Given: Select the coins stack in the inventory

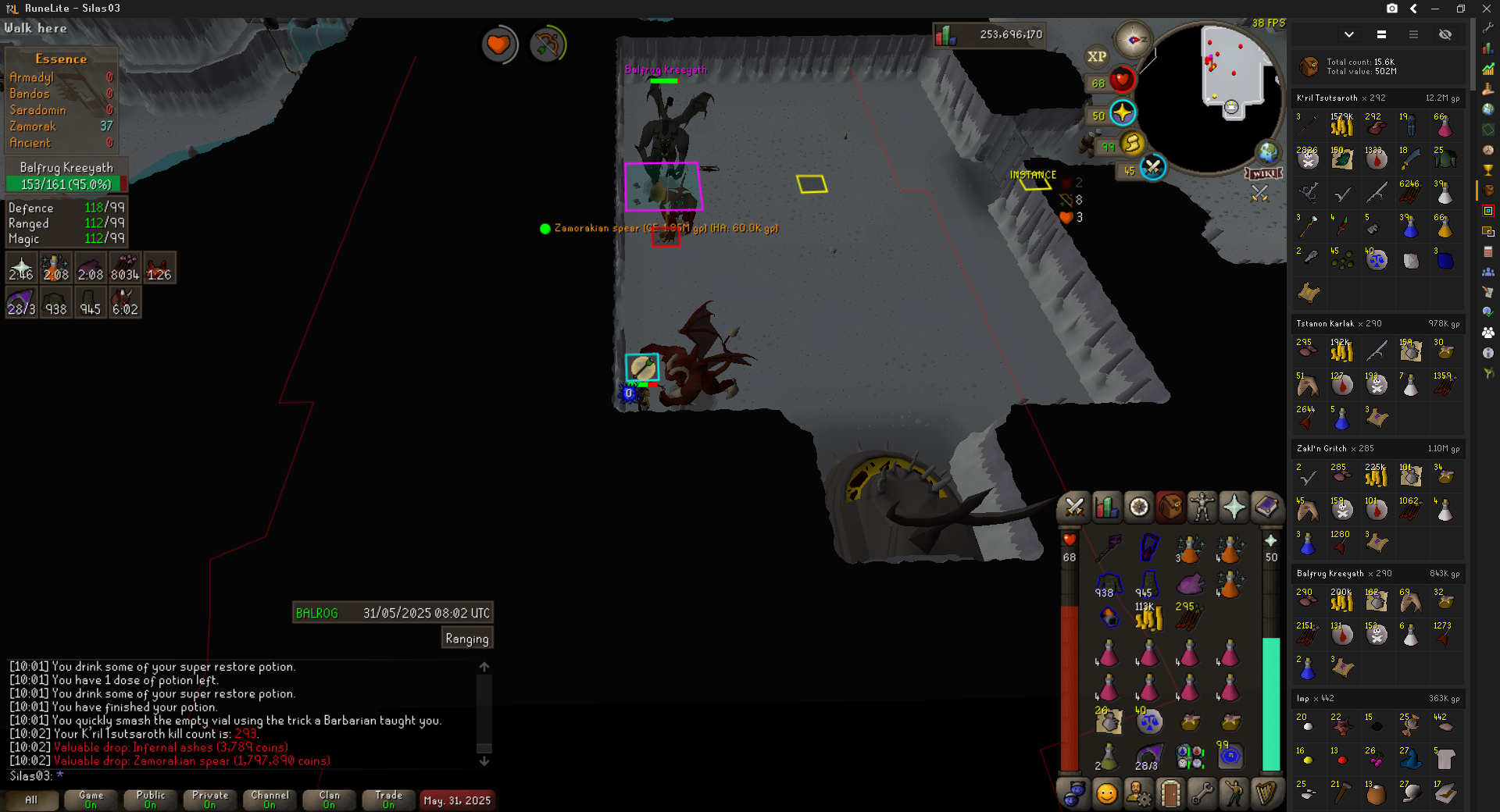Looking at the screenshot, I should [x=1148, y=618].
